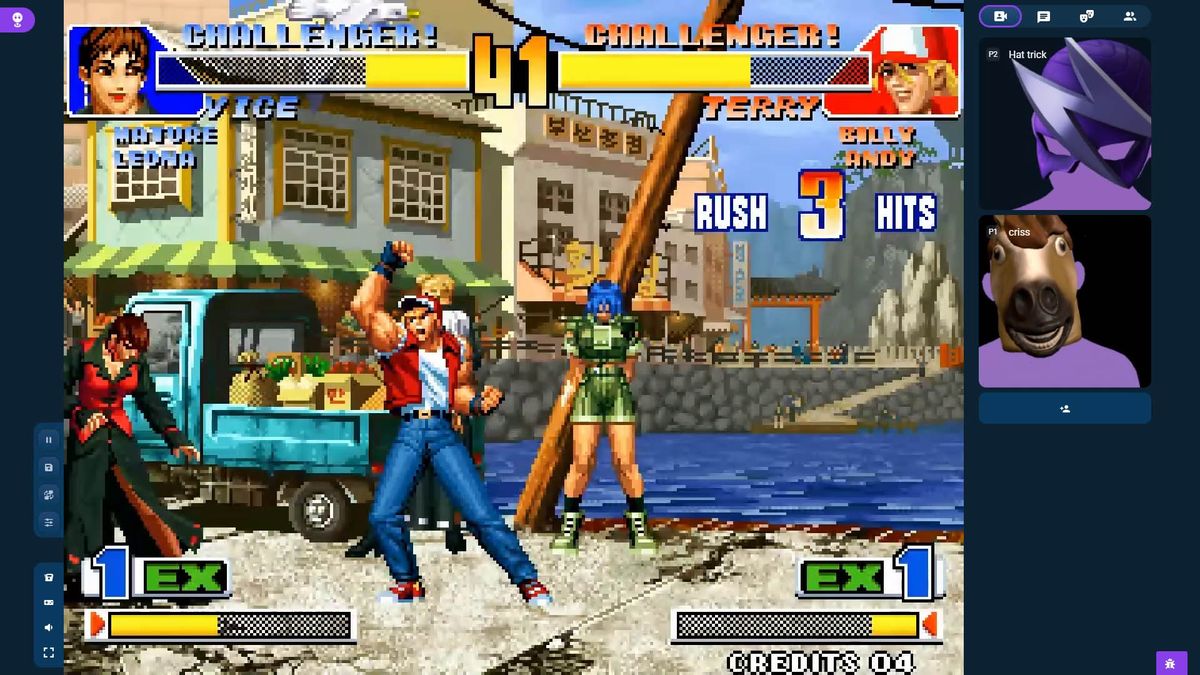This screenshot has width=1200, height=675.
Task: Open the text chat tab
Action: coord(1043,16)
